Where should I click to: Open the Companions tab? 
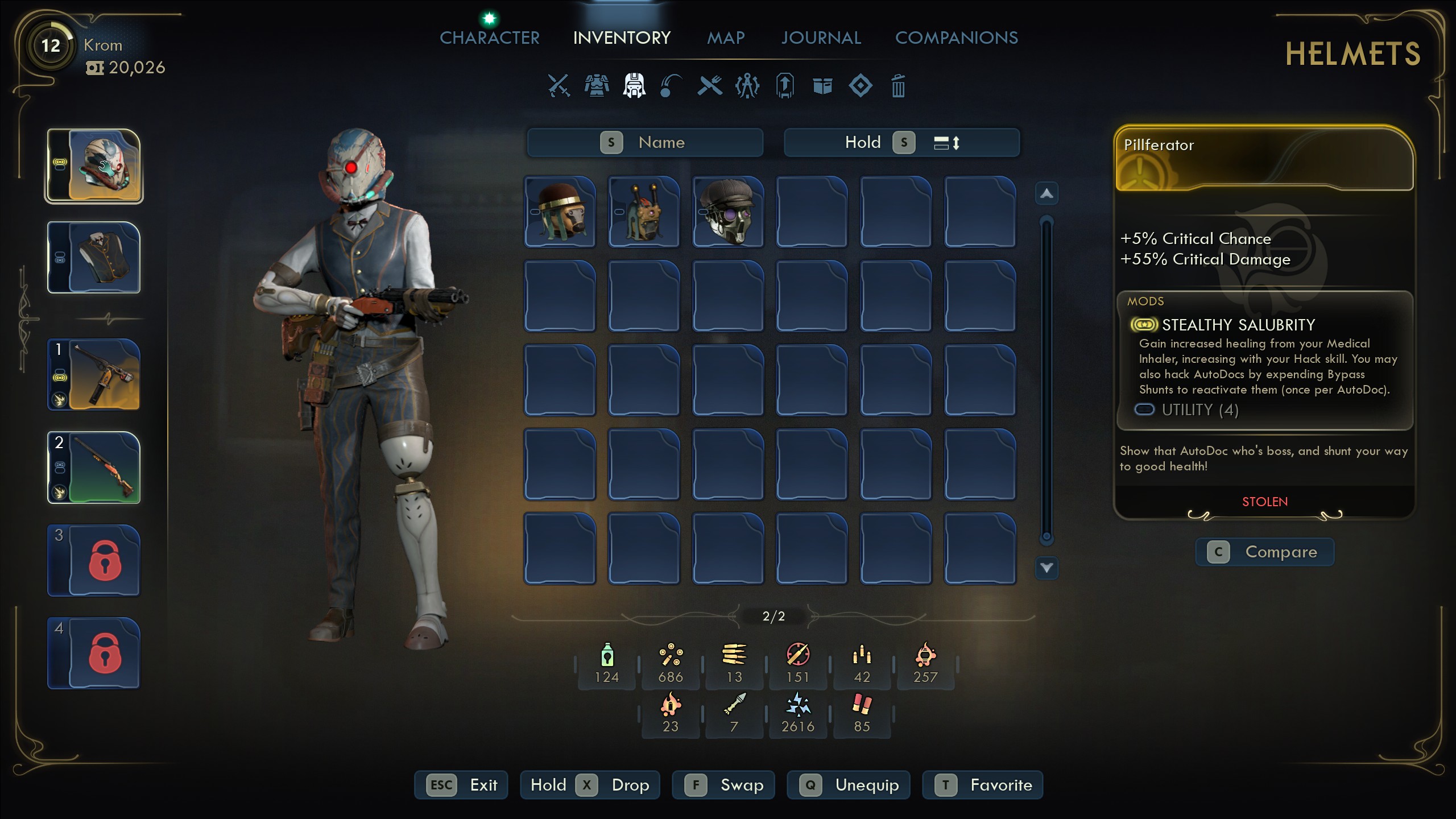point(957,38)
